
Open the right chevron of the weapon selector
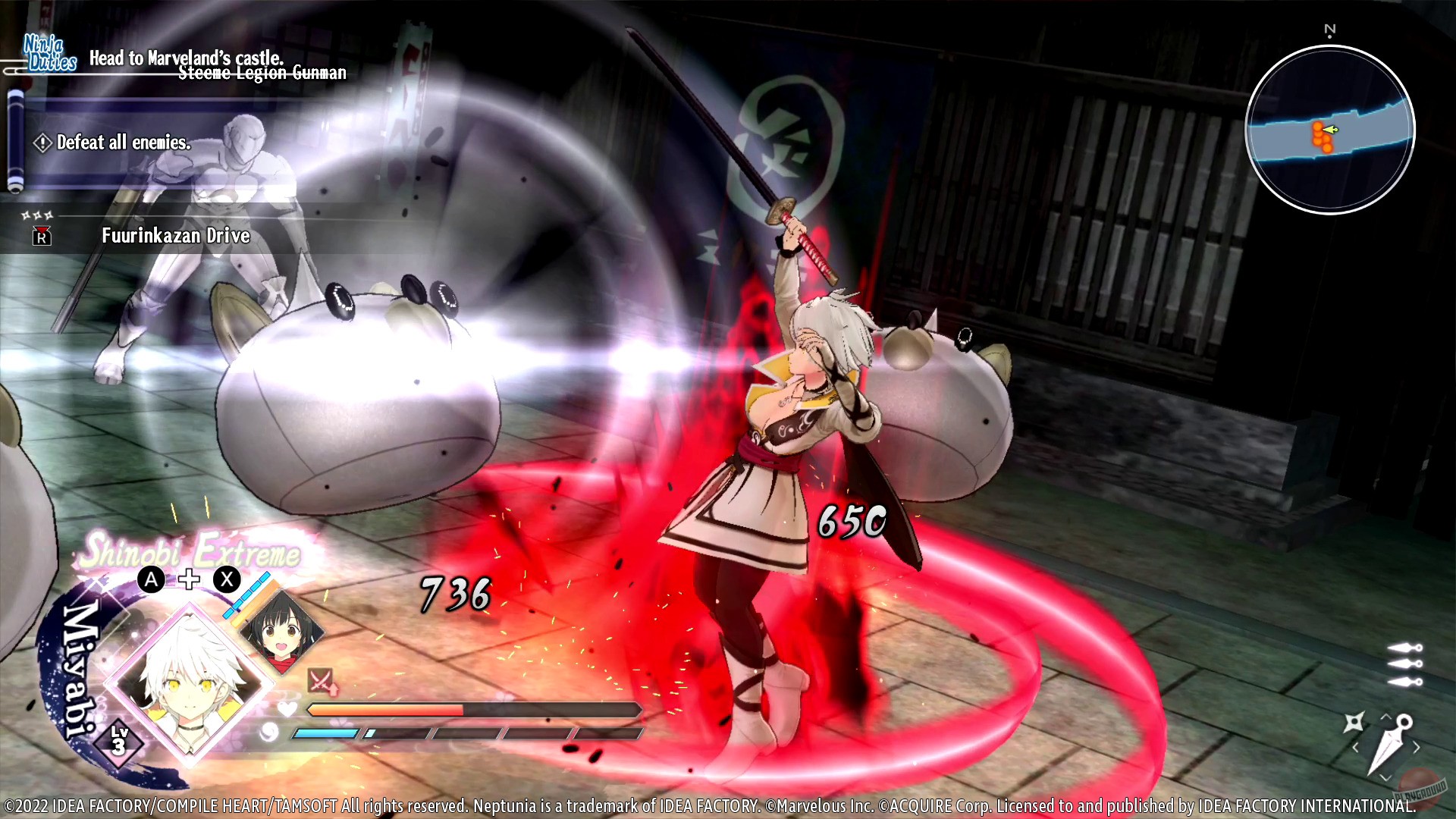point(1417,746)
